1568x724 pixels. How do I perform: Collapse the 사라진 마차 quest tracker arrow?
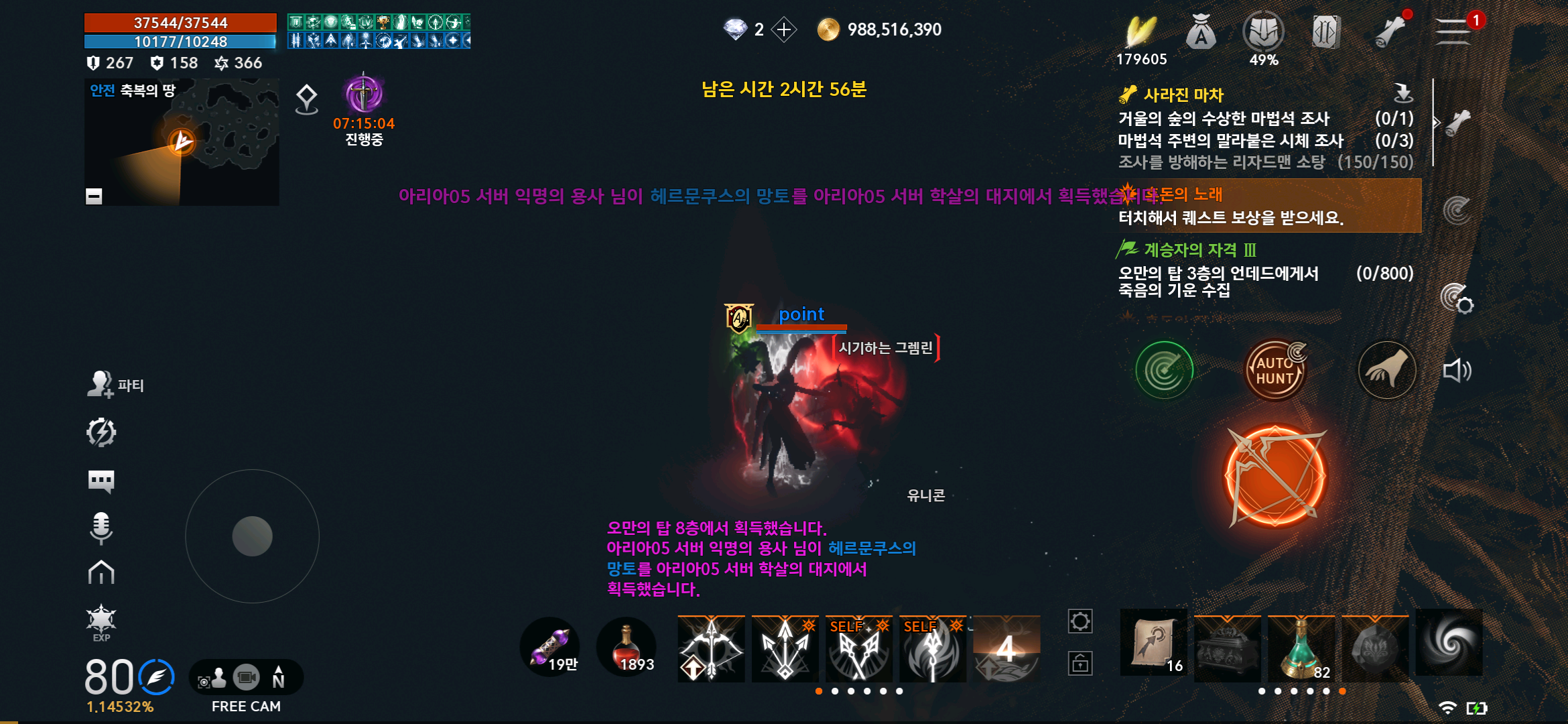coord(1402,94)
